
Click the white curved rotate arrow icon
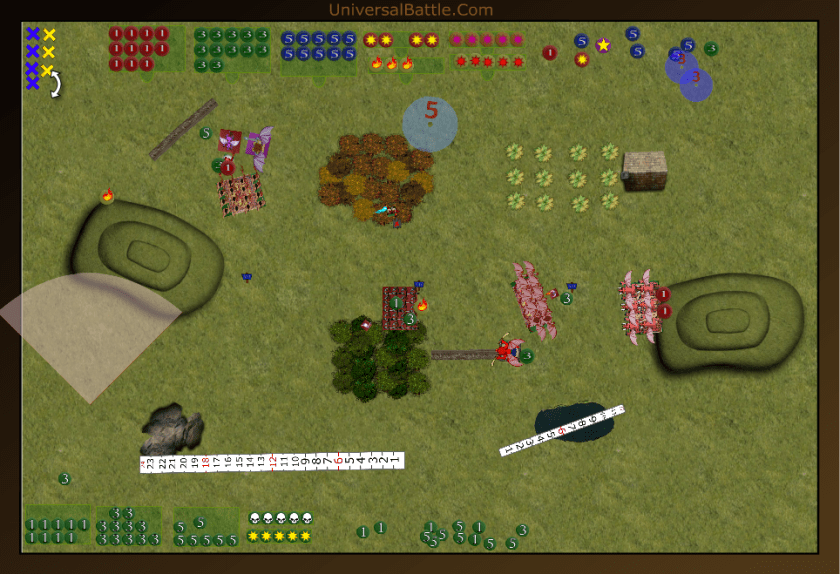pyautogui.click(x=56, y=84)
